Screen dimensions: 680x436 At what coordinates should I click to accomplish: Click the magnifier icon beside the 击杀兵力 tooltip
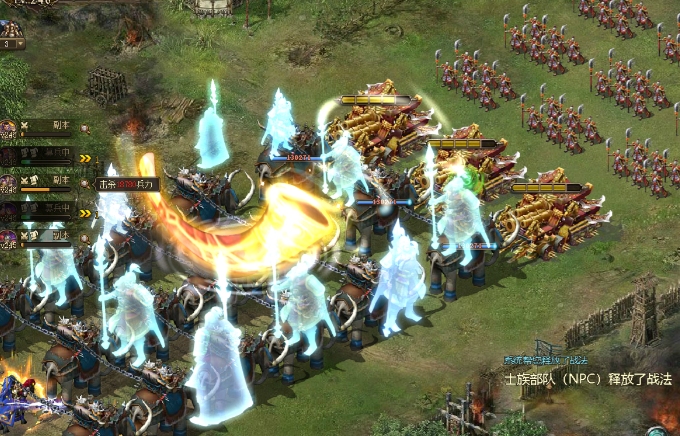click(x=86, y=184)
